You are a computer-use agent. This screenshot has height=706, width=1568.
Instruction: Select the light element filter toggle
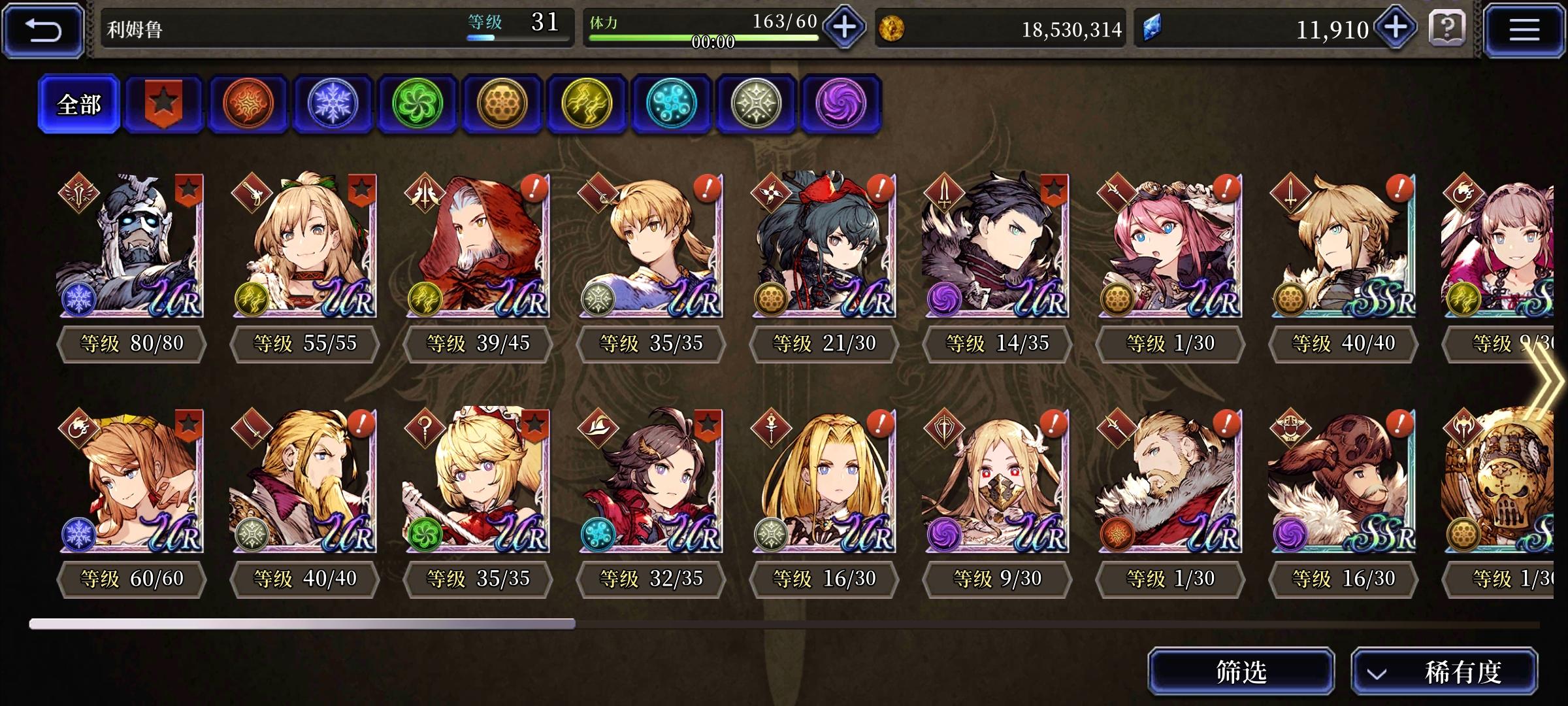757,105
